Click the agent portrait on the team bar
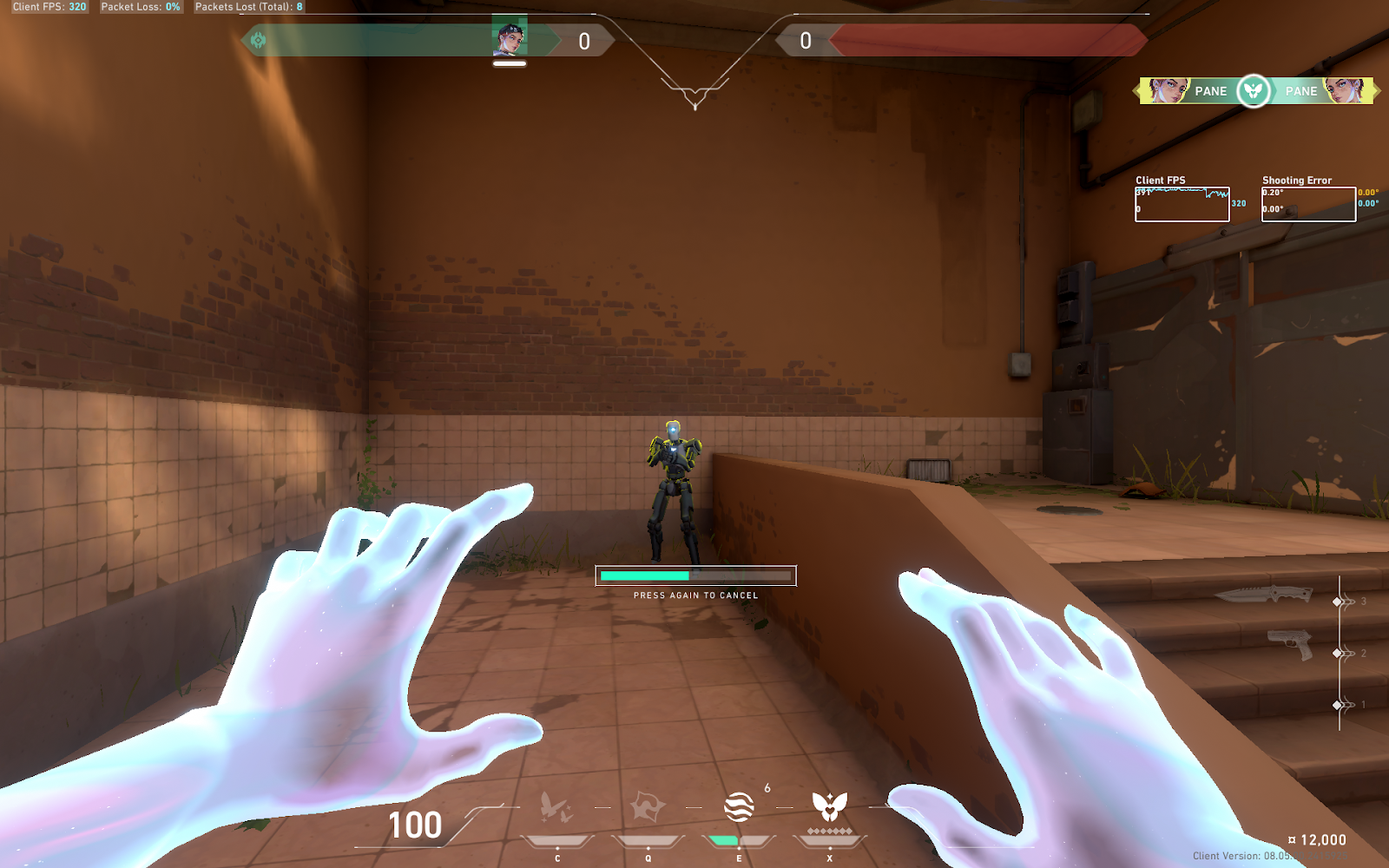Screen dimensions: 1389x868 (x=510, y=38)
